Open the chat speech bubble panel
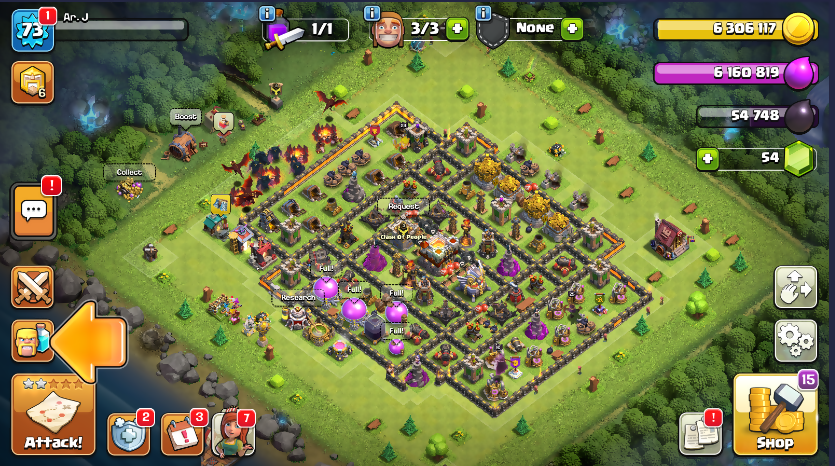This screenshot has width=835, height=466. click(33, 211)
